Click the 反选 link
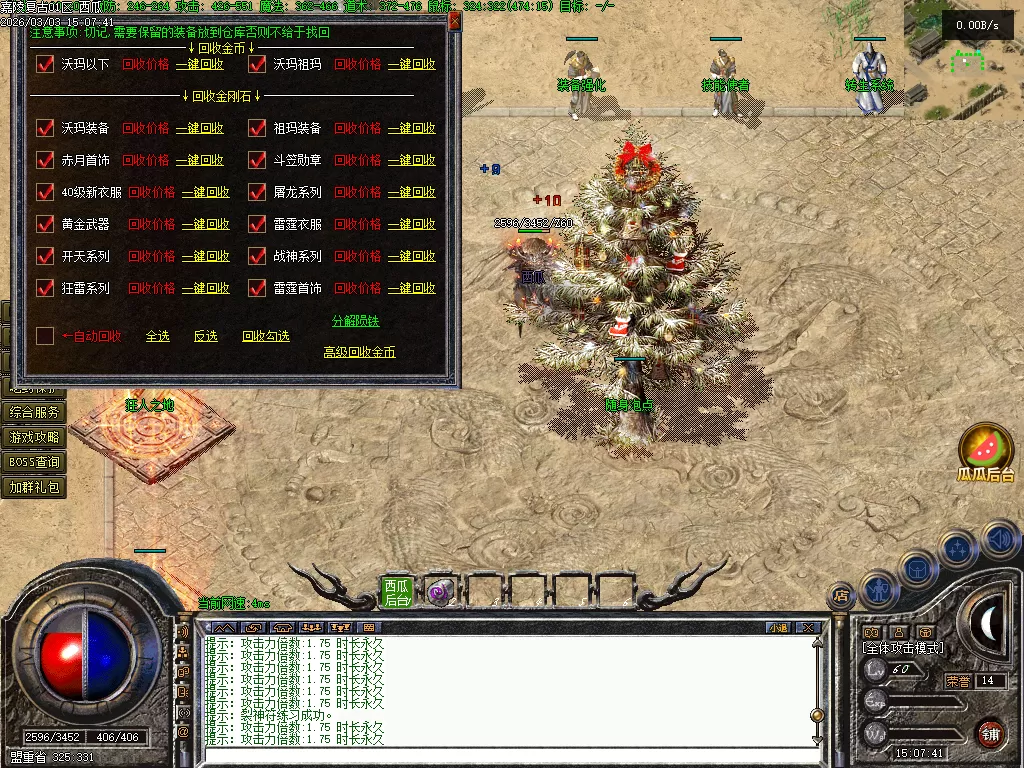The width and height of the screenshot is (1024, 768). click(205, 336)
